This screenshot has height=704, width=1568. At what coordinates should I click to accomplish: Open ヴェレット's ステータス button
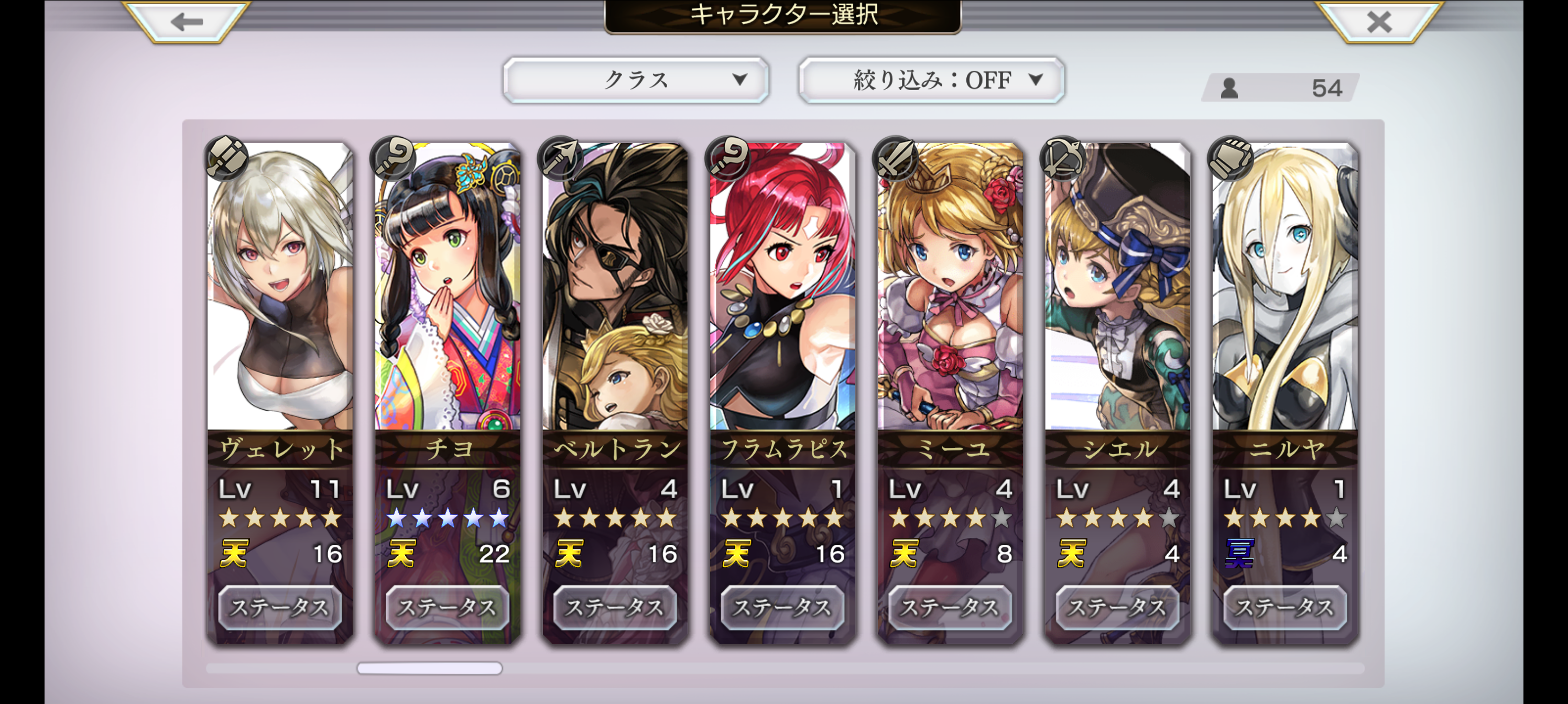280,607
